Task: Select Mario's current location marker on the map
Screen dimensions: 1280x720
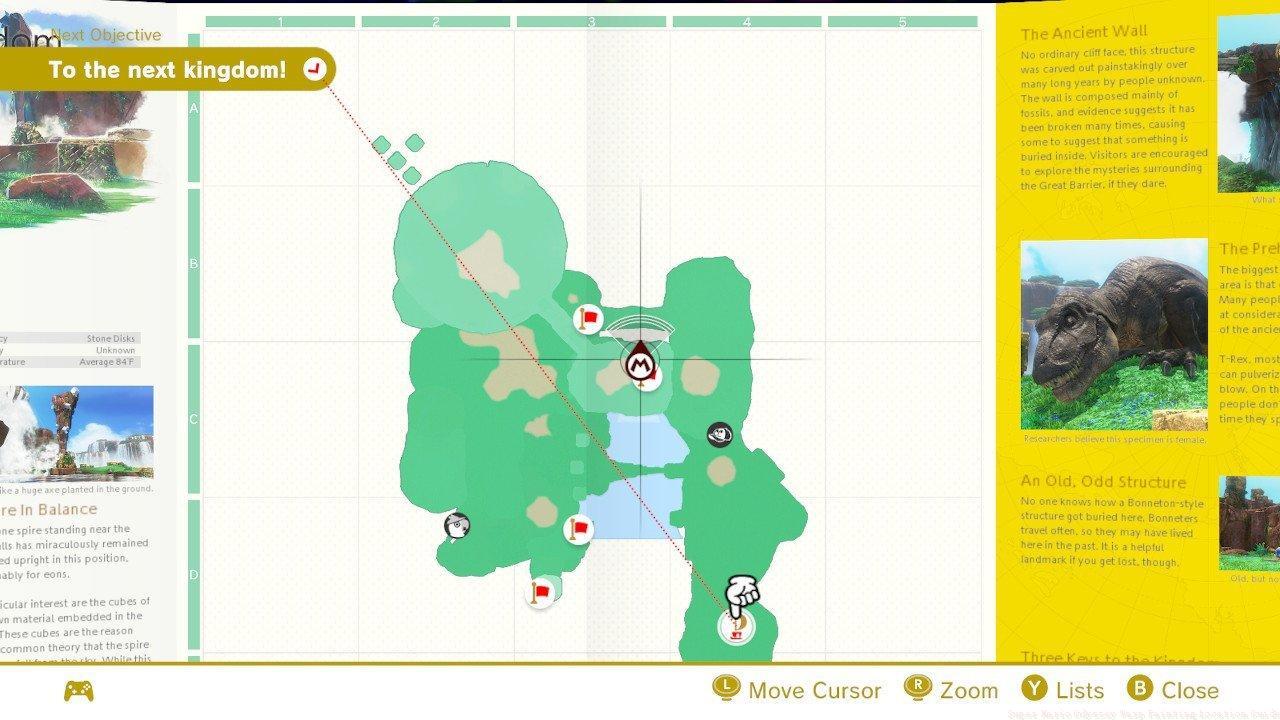Action: point(641,365)
